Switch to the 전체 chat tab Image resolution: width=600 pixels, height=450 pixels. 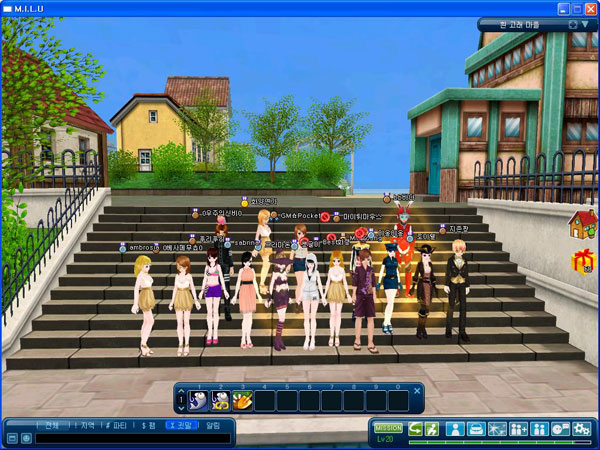pyautogui.click(x=51, y=425)
